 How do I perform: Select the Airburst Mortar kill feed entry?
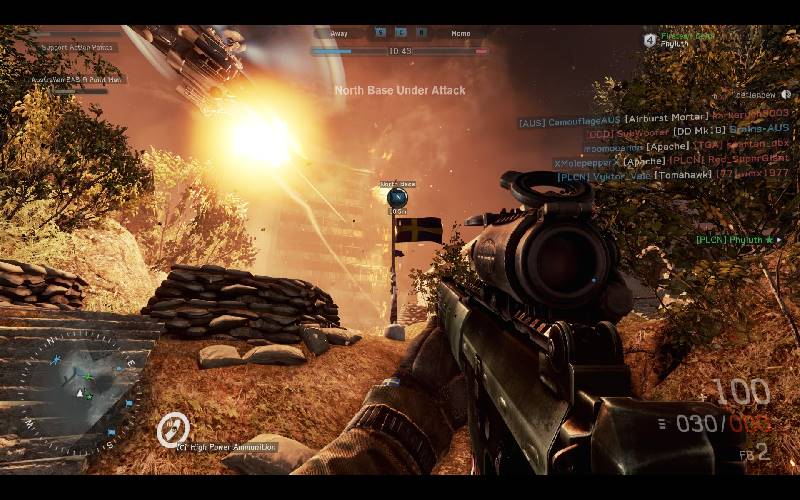tap(654, 119)
